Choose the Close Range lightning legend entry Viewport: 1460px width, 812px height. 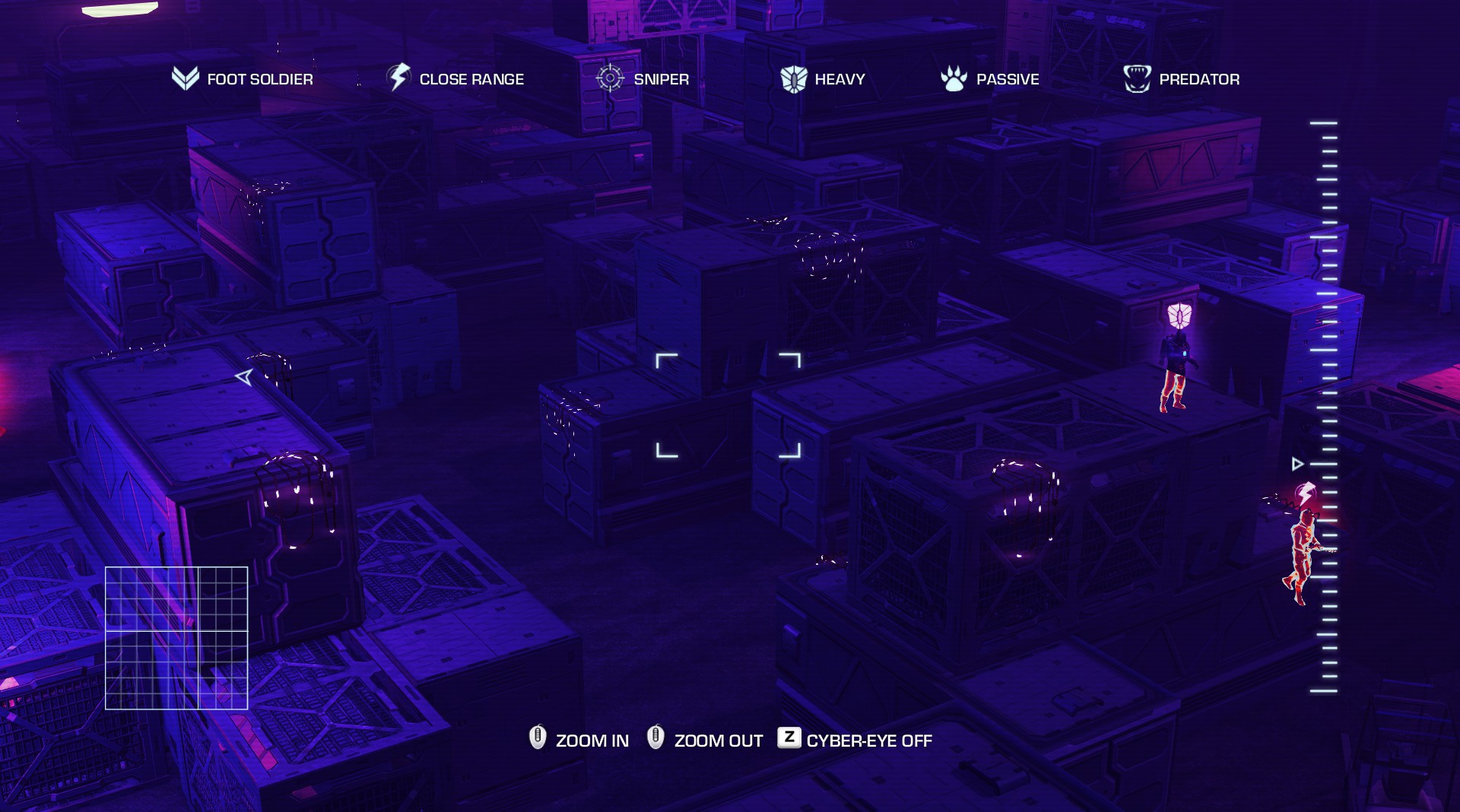point(455,79)
